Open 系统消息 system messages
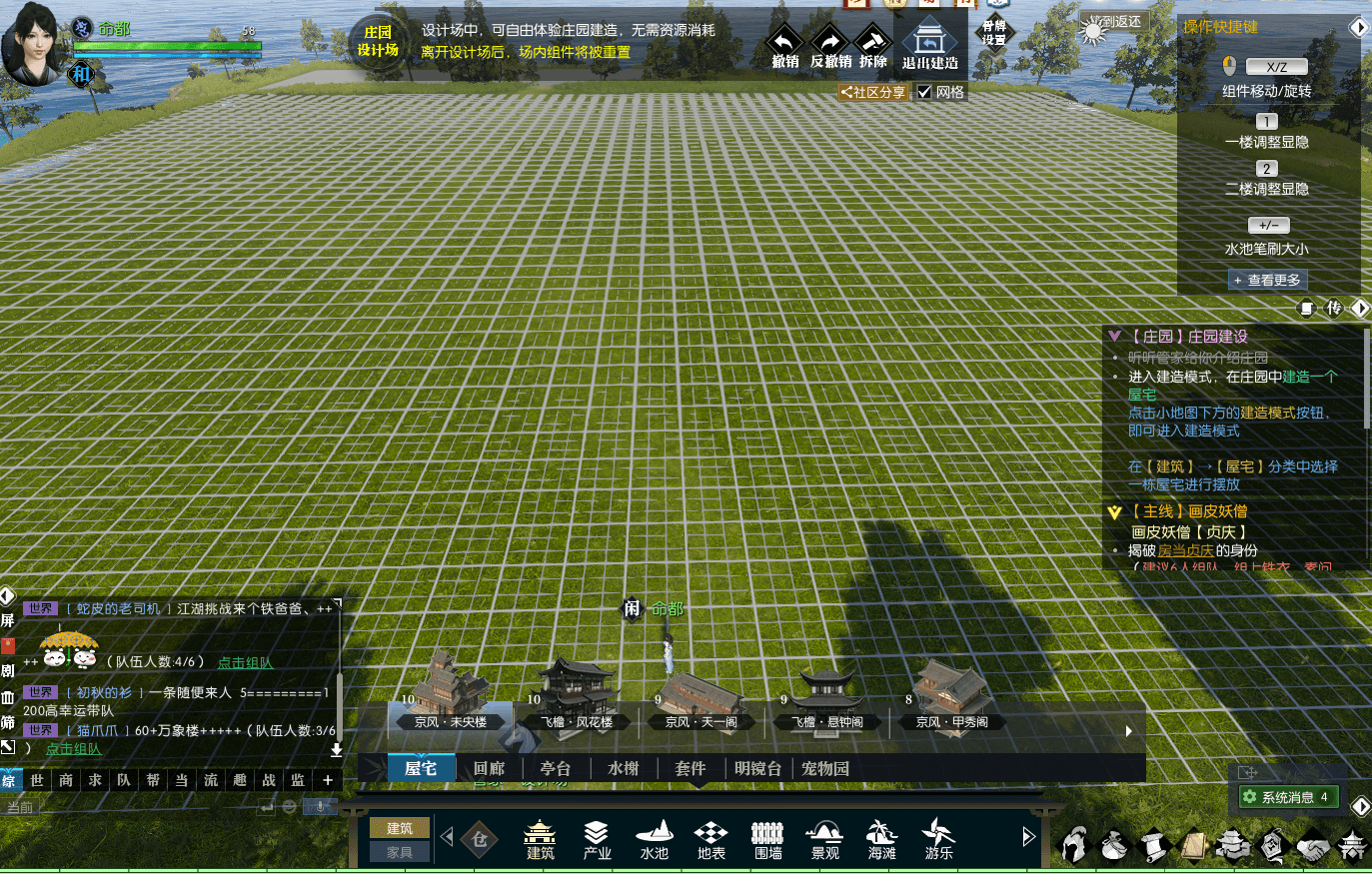The width and height of the screenshot is (1372, 874). coord(1287,797)
